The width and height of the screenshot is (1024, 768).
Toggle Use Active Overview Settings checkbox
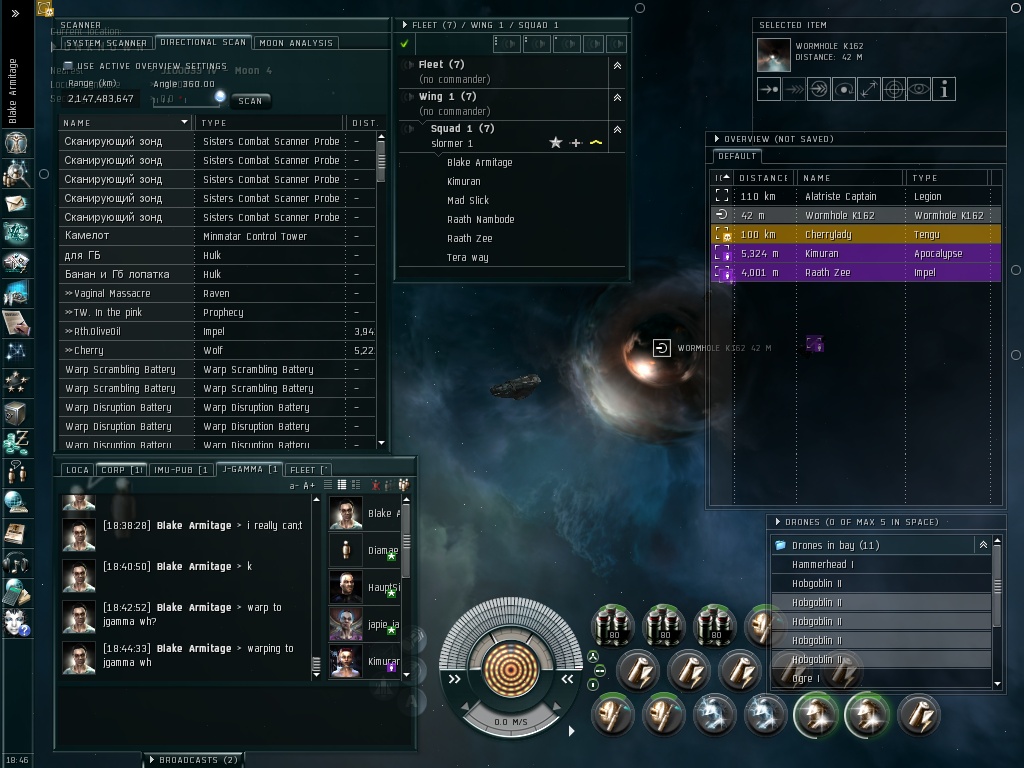coord(68,66)
